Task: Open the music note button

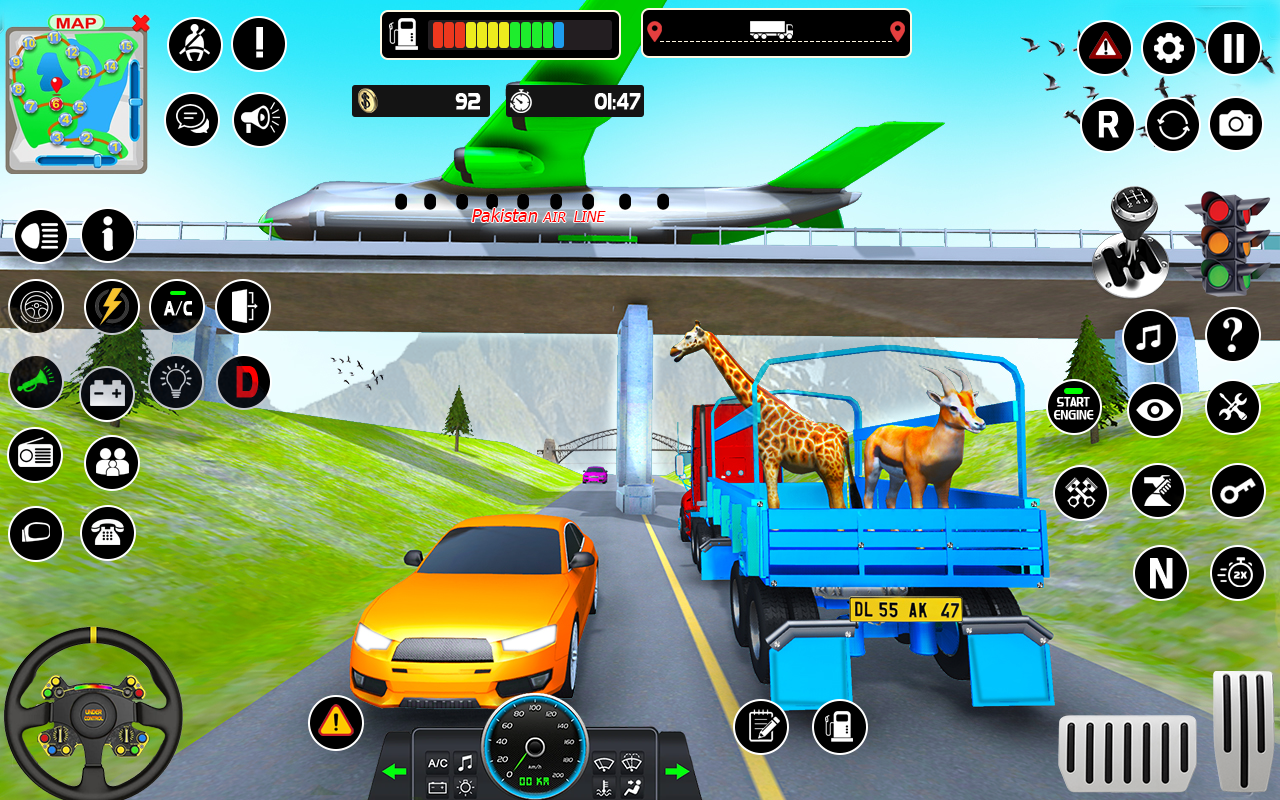Action: [1149, 336]
